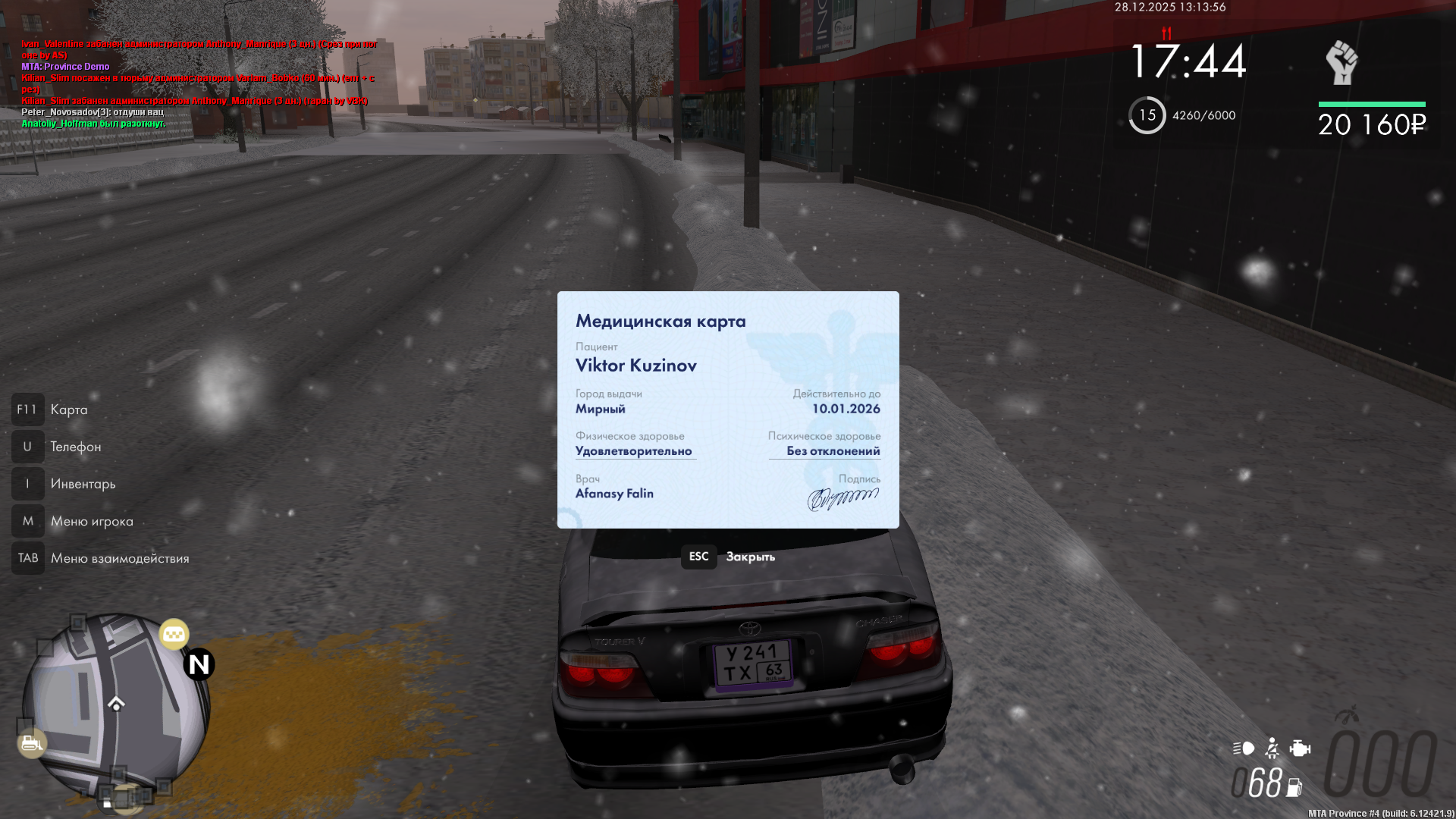Screen dimensions: 1456x819
Task: Select the yellow taxi marker on minimap
Action: click(x=174, y=634)
